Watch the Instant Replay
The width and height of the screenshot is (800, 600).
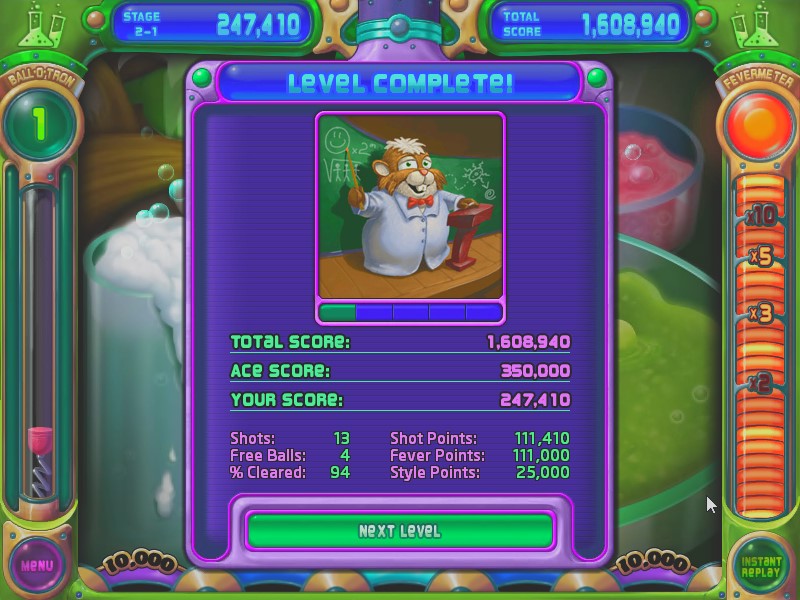click(x=762, y=566)
